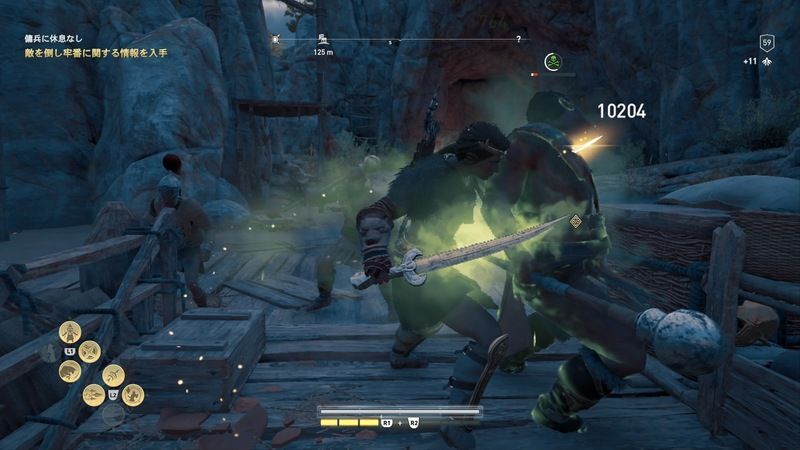Use the crossed arrows ability

(90, 349)
